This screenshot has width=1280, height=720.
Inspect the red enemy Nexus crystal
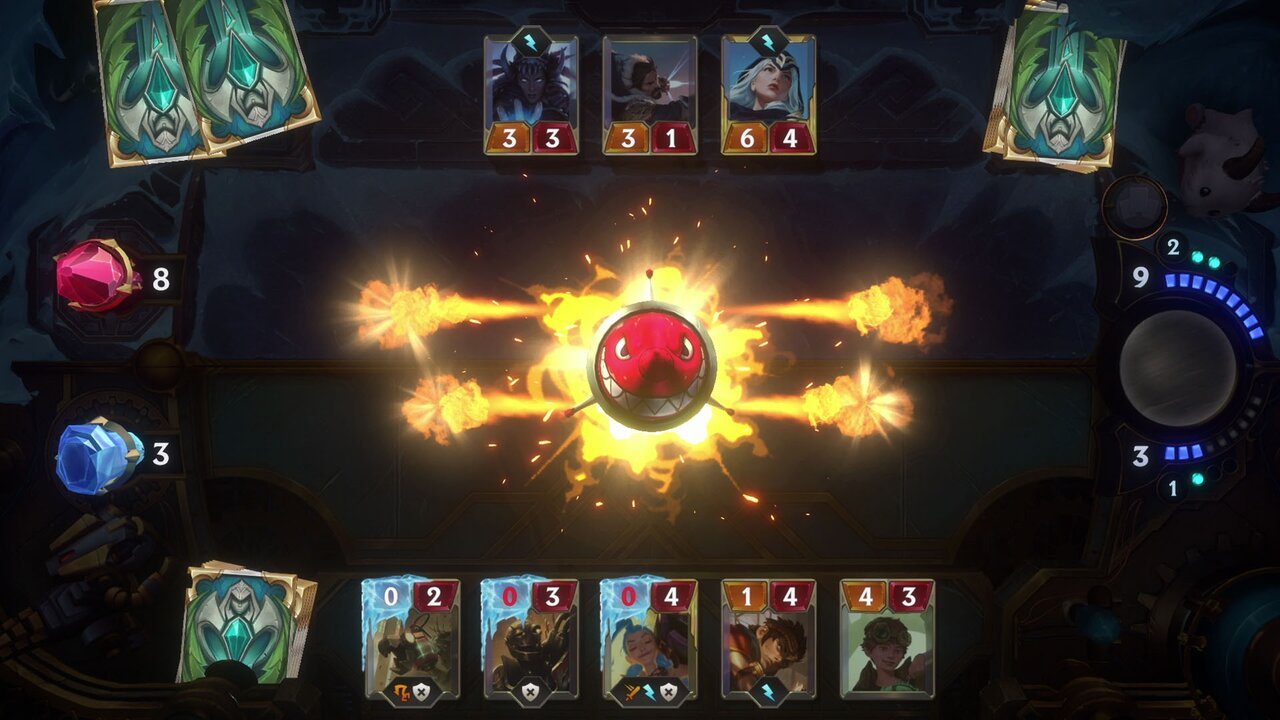click(95, 275)
